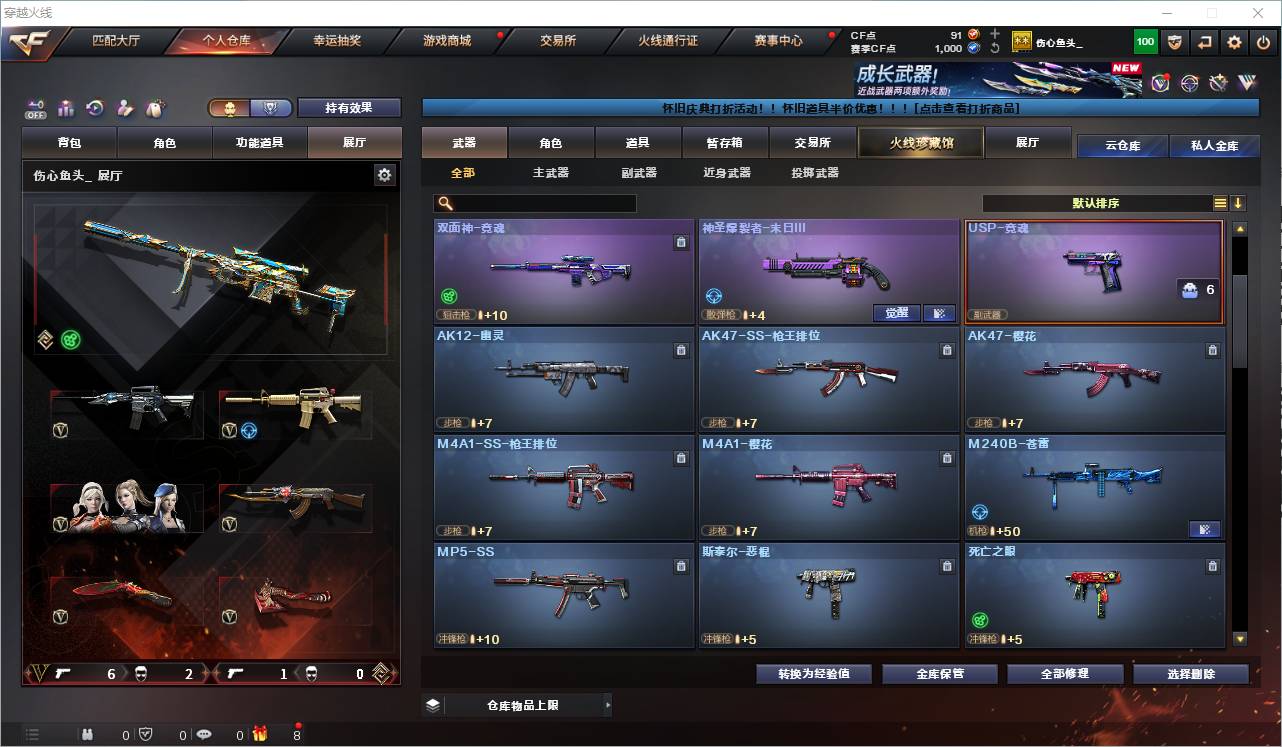
Task: Choose the M240B-苍雷 machine gun
Action: coord(1094,487)
